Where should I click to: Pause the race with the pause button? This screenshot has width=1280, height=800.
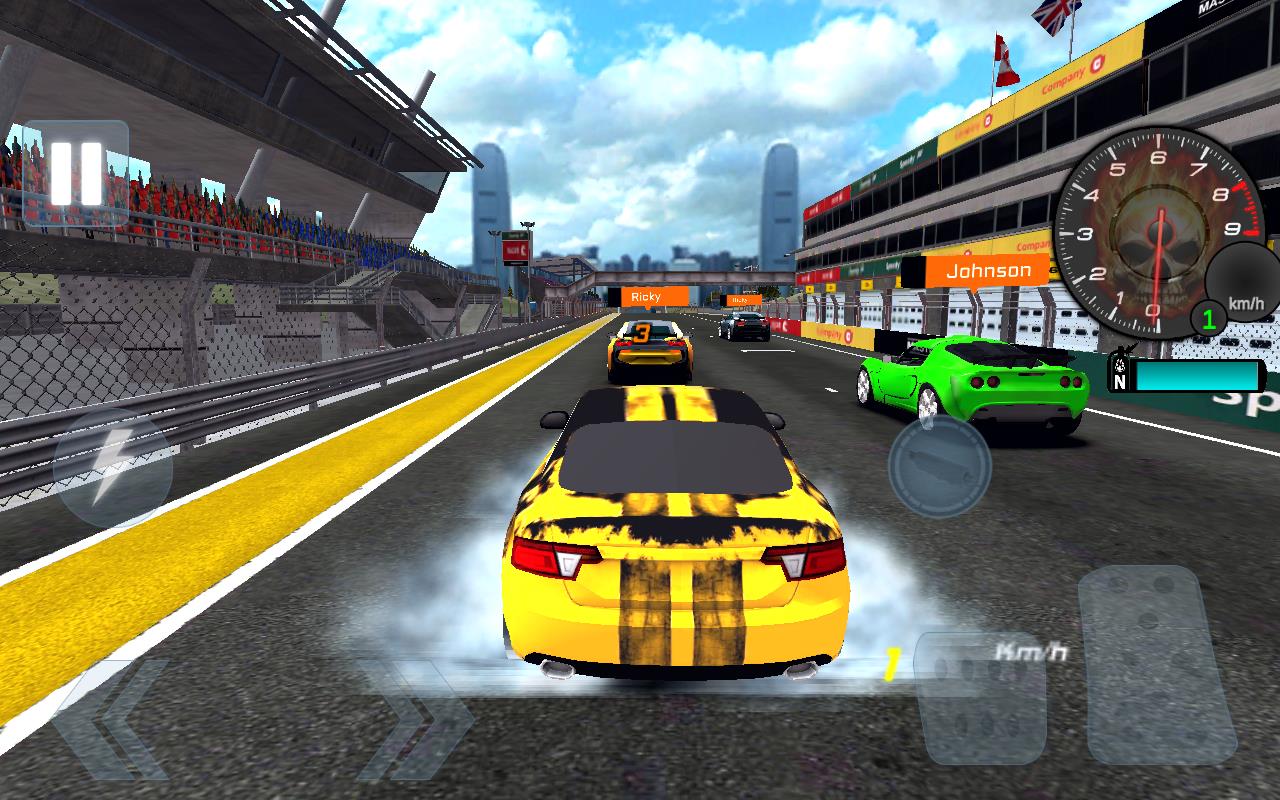coord(76,174)
